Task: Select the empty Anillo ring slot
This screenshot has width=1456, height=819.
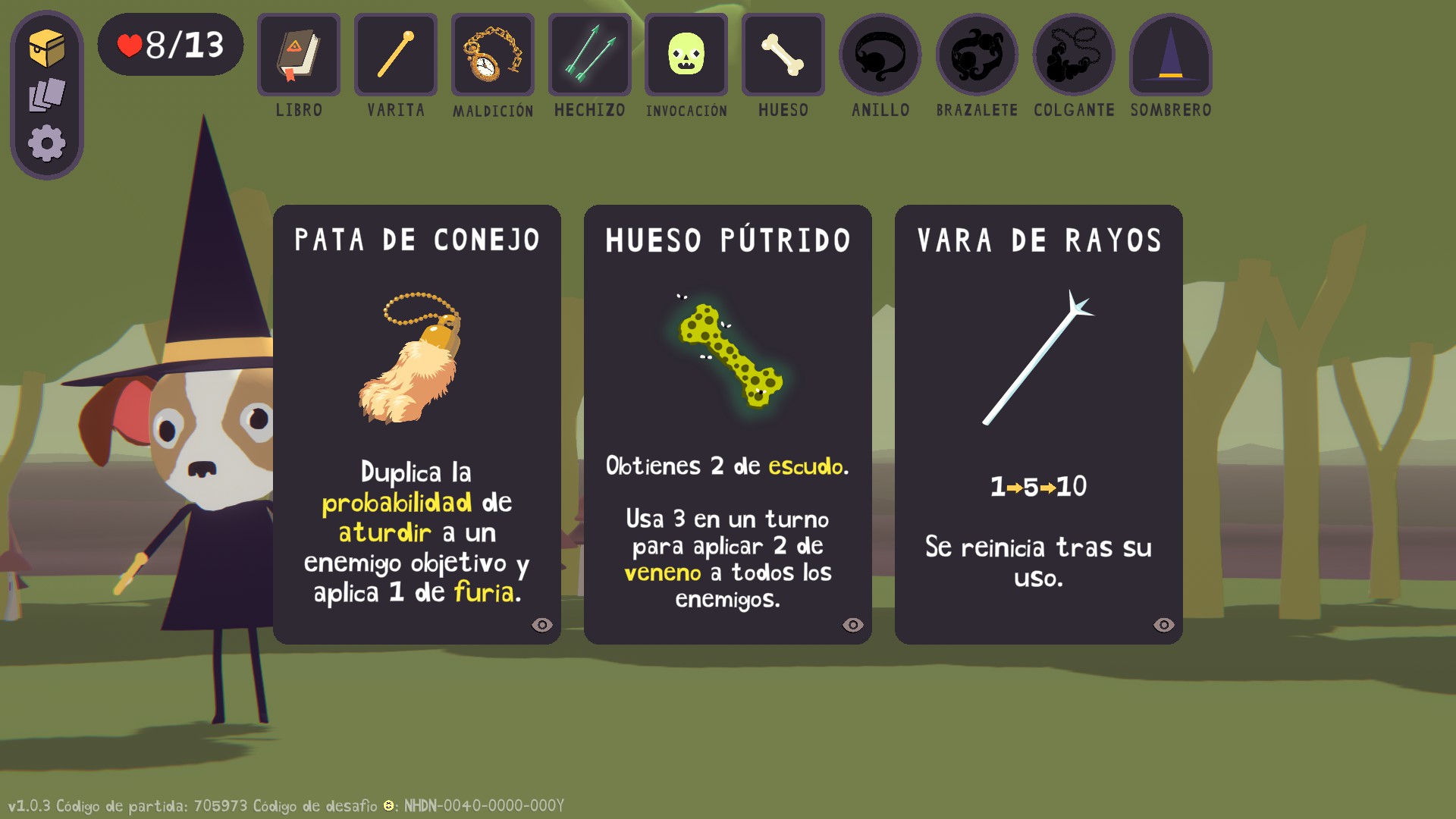Action: [x=880, y=55]
